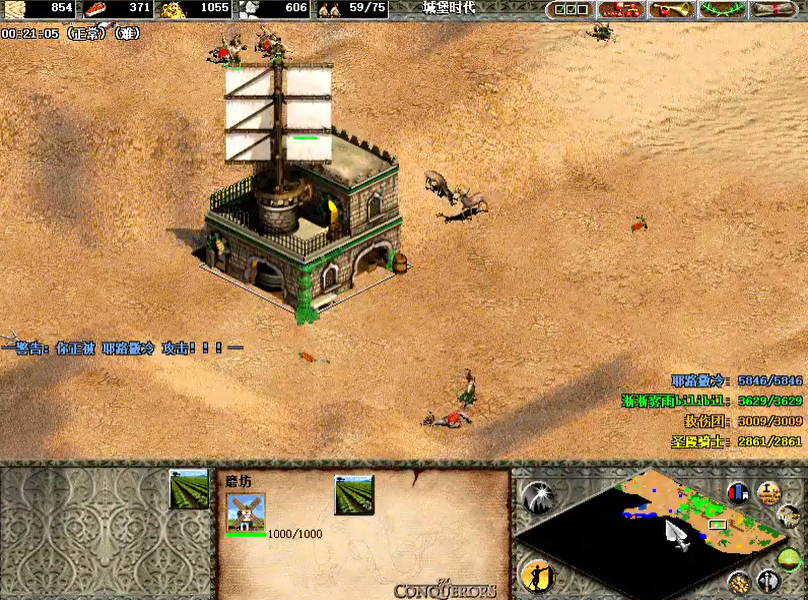Toggle the red and blue flags button
The image size is (808, 600).
738,493
